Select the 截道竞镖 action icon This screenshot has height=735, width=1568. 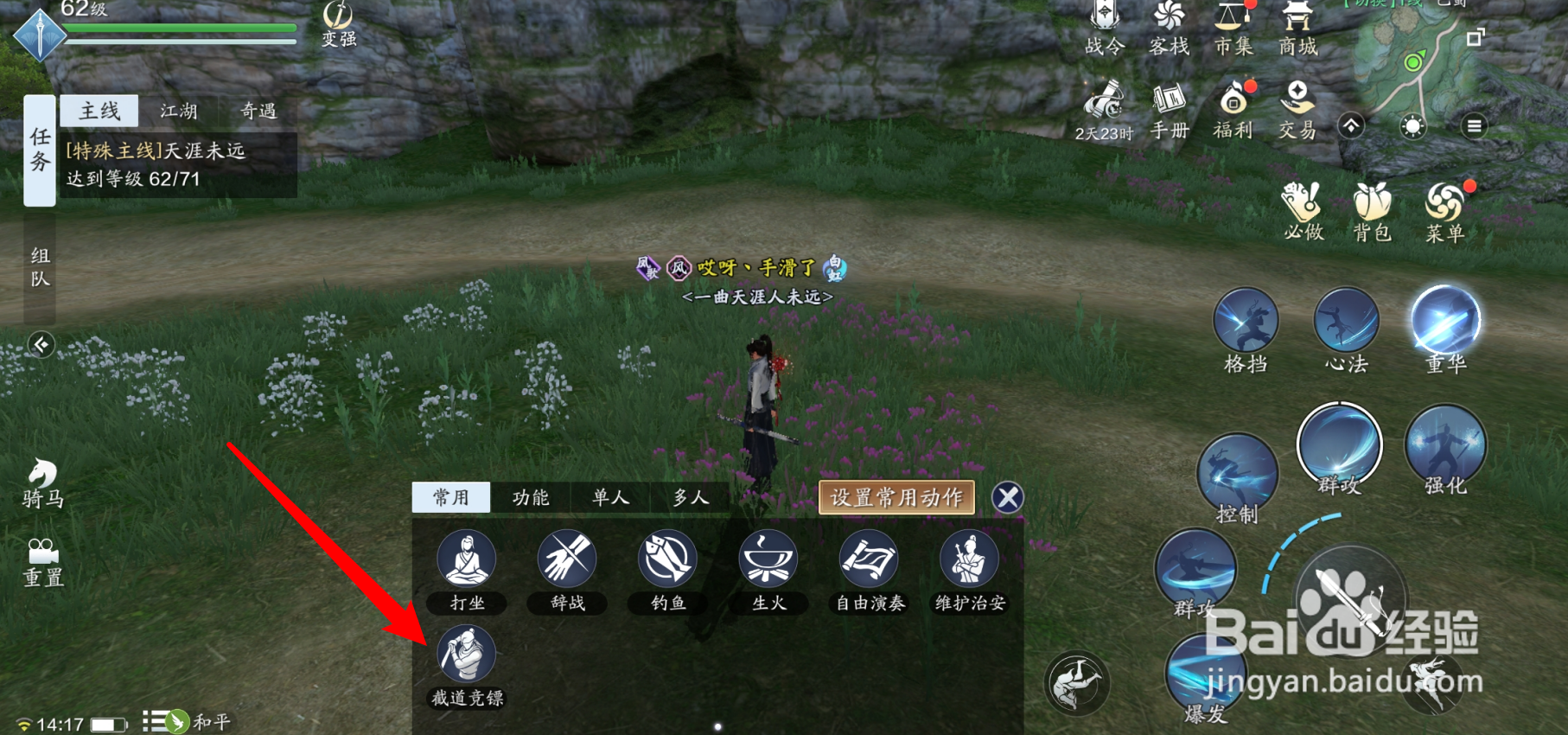[466, 655]
